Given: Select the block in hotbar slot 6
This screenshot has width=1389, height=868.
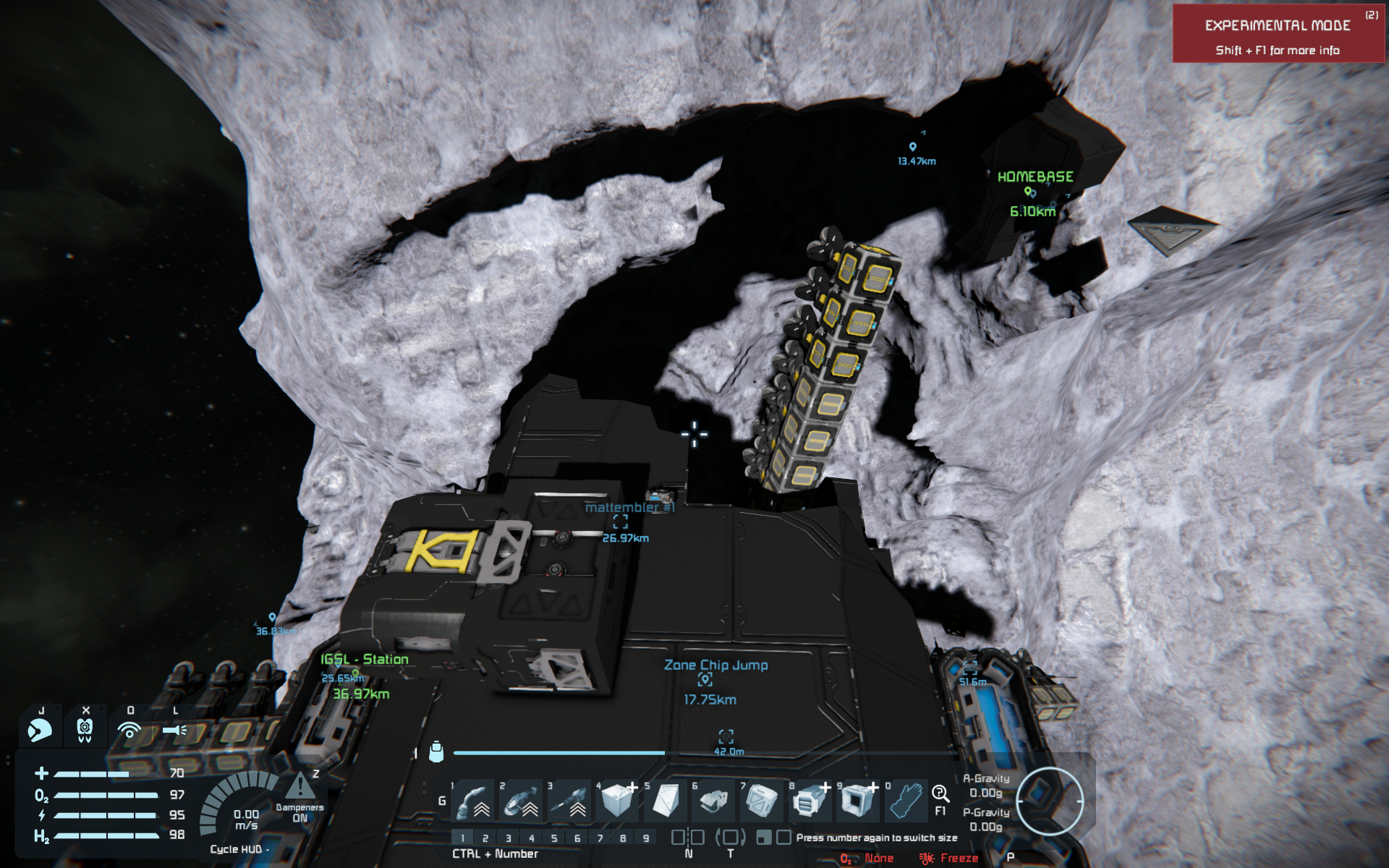Looking at the screenshot, I should 713,801.
